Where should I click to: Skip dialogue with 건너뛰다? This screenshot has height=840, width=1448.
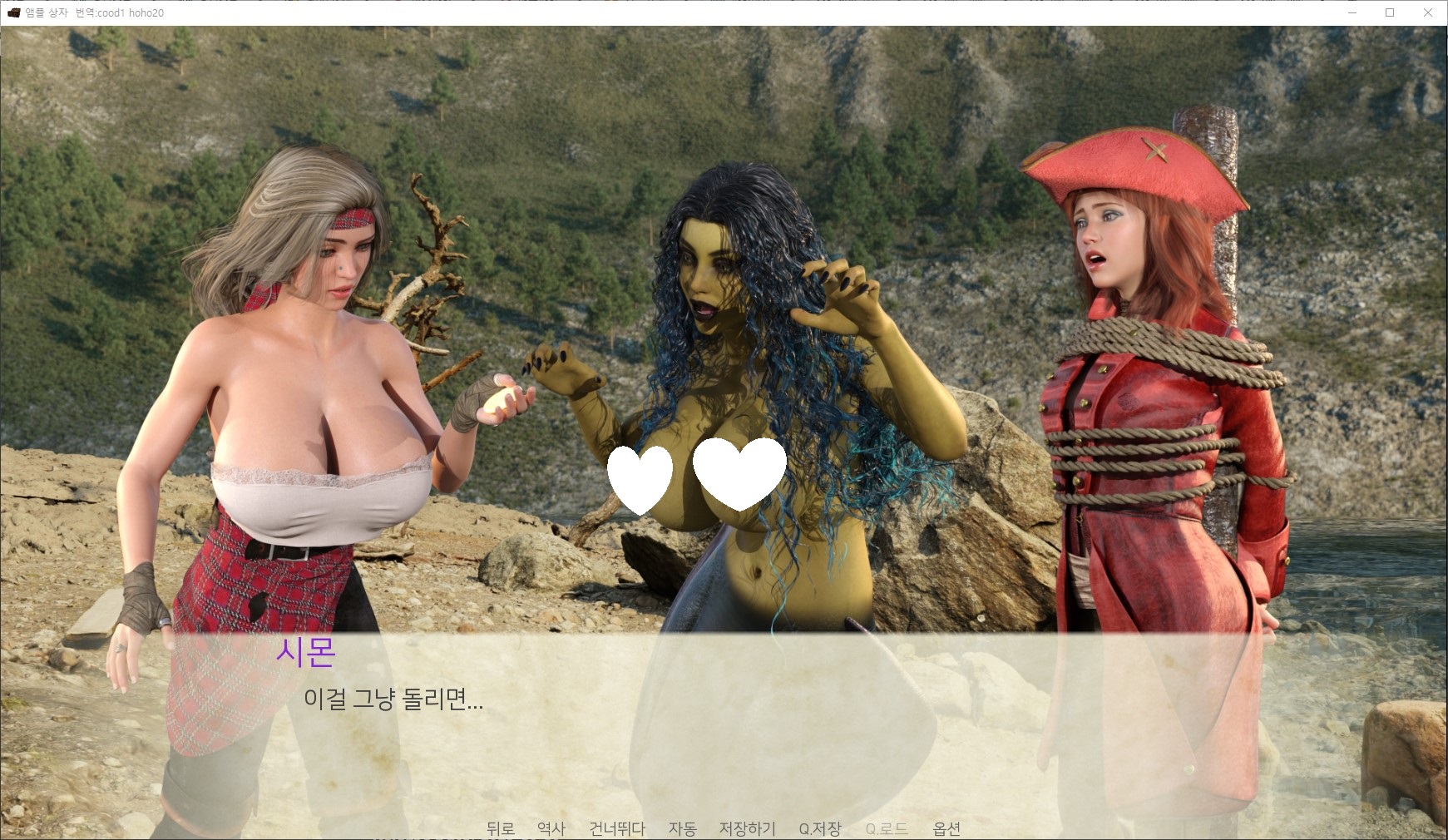(x=616, y=828)
